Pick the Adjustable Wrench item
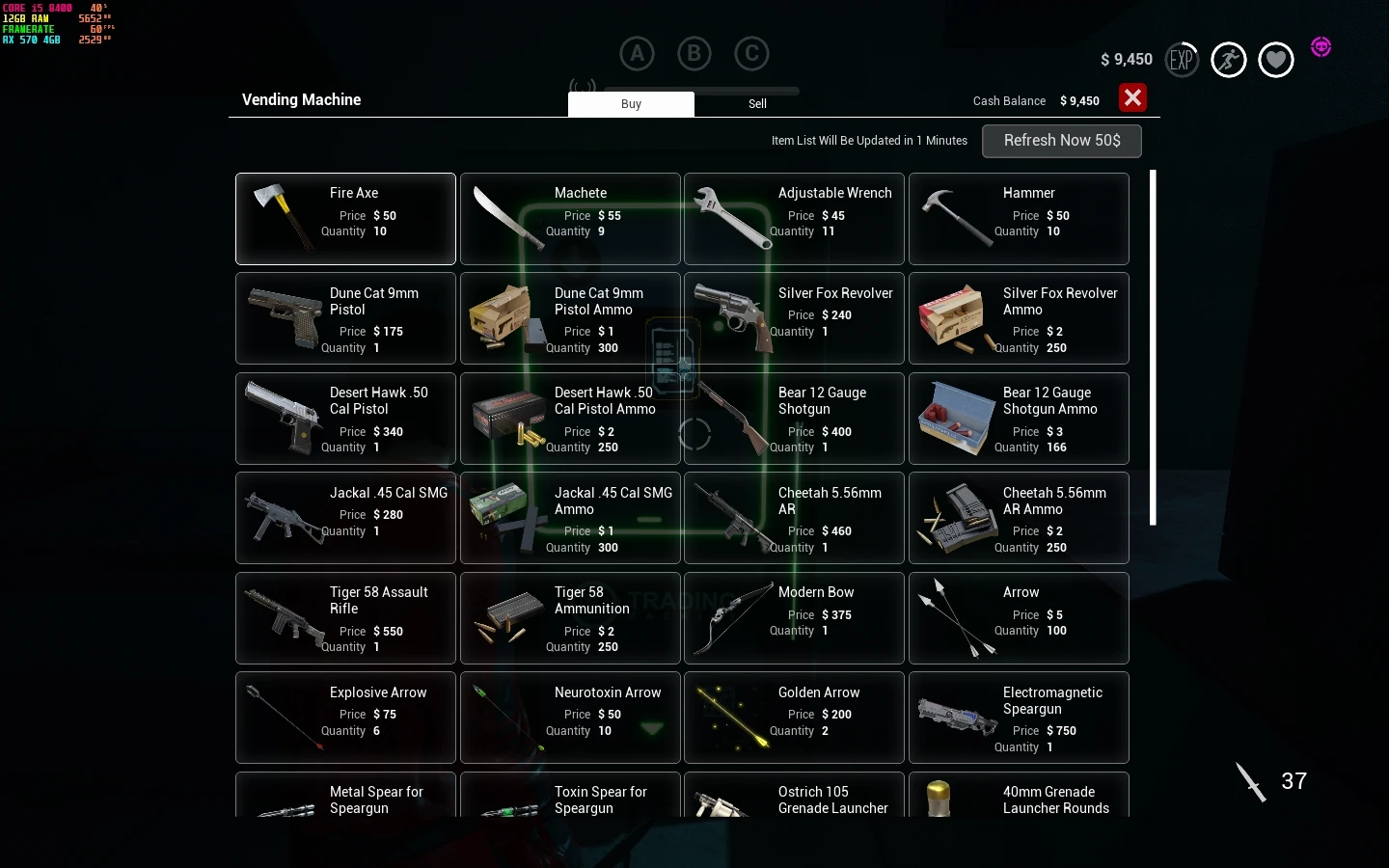The image size is (1389, 868). point(794,219)
